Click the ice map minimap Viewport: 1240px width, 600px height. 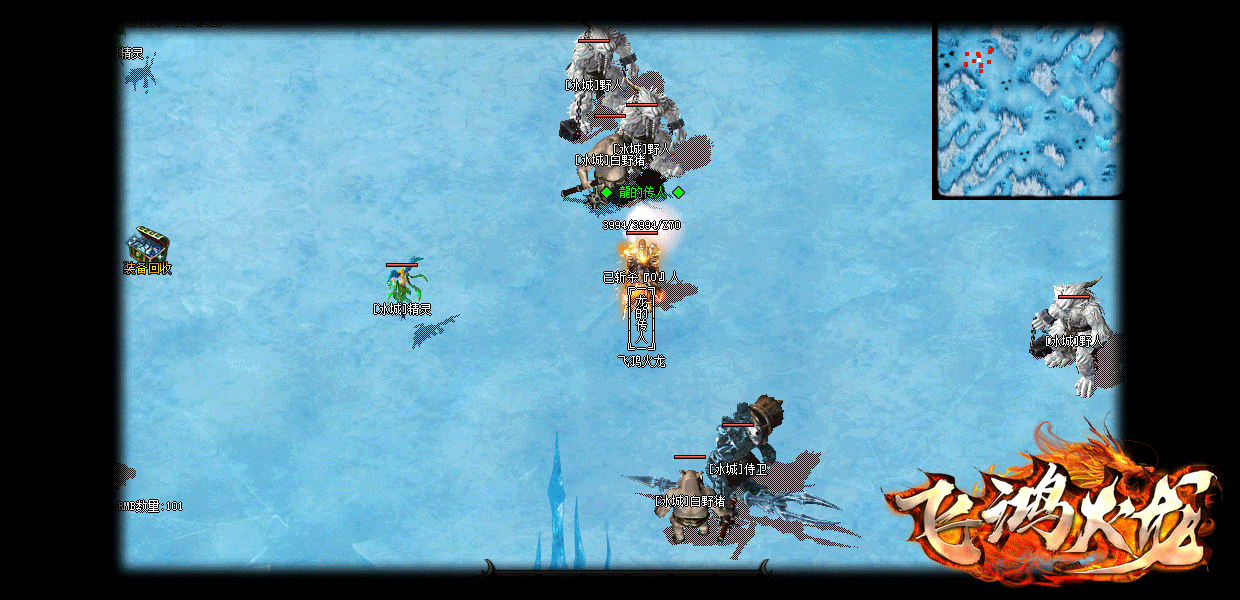(1028, 110)
